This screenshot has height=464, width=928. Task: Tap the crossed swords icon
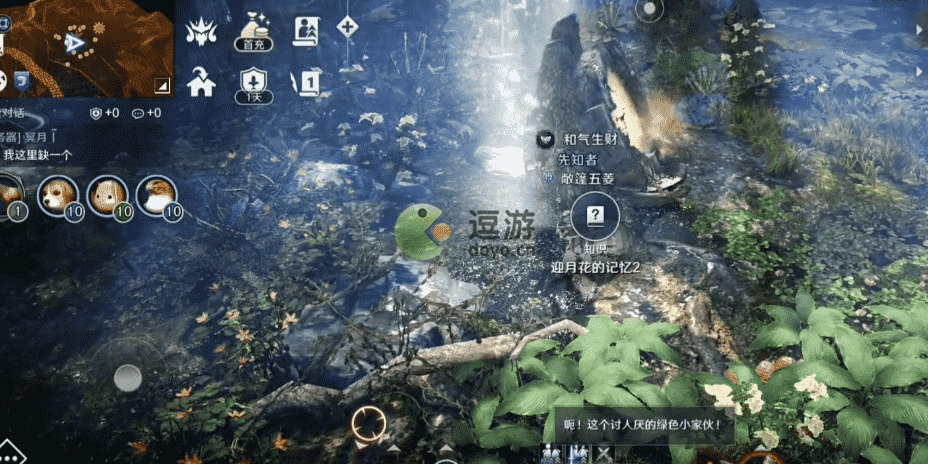pyautogui.click(x=604, y=454)
